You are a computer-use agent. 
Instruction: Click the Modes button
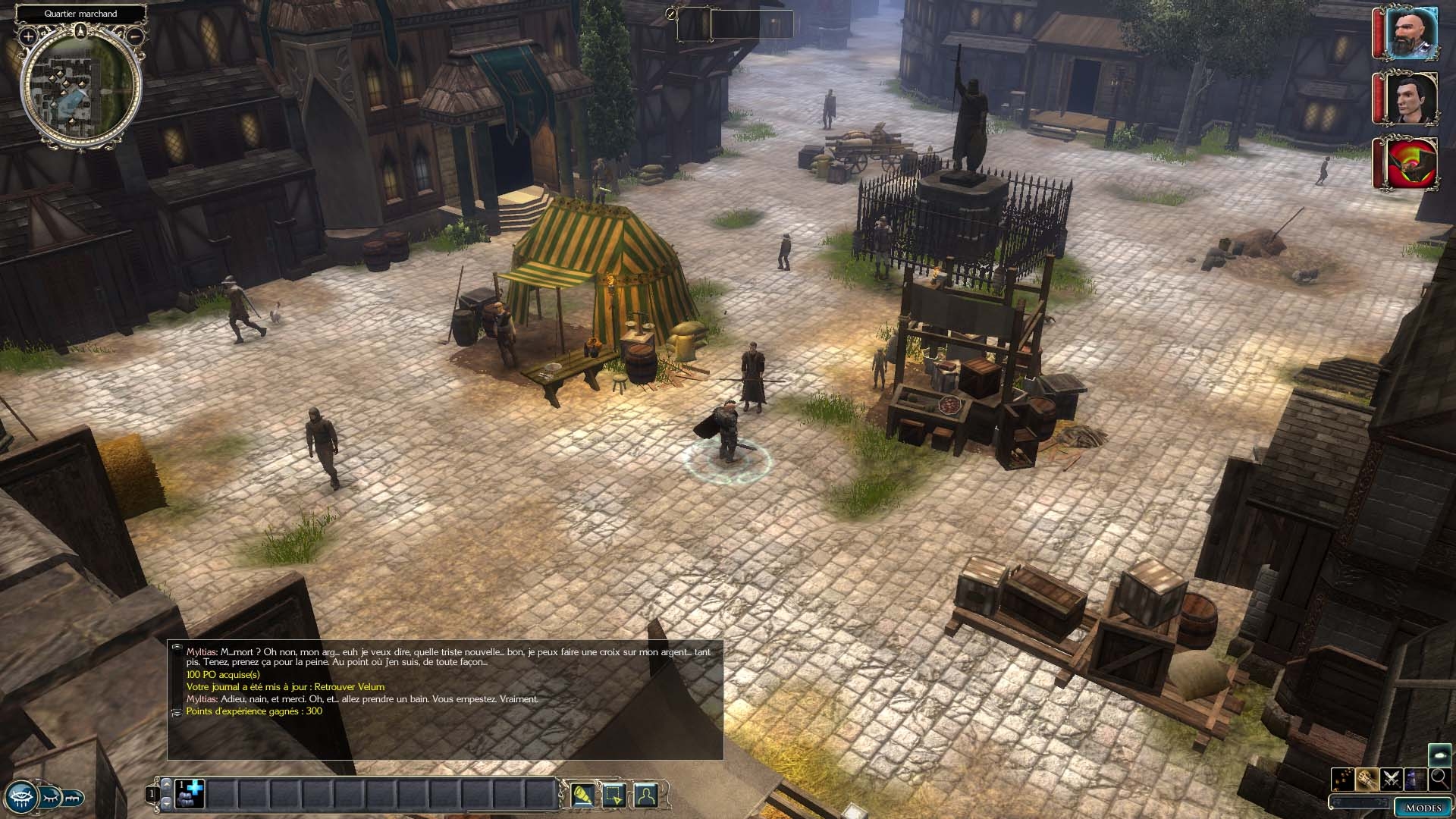click(1423, 807)
